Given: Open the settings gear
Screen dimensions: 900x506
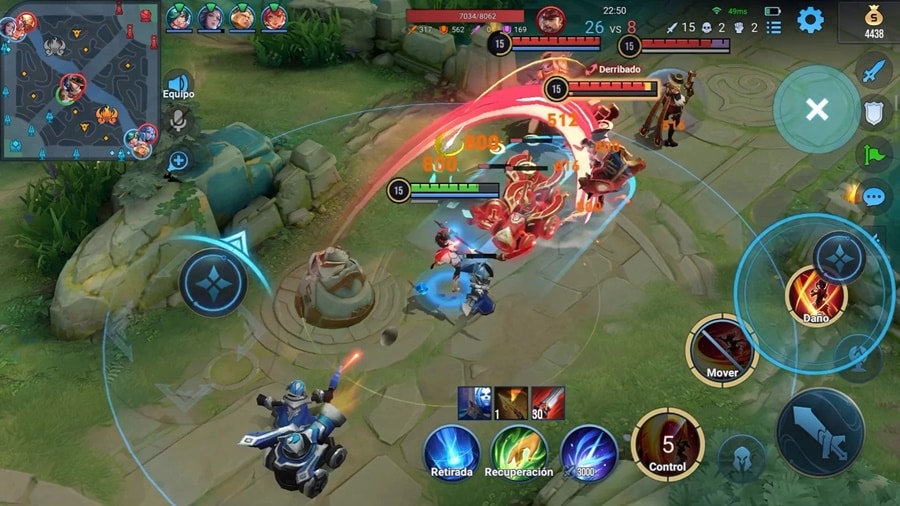Looking at the screenshot, I should click(810, 19).
